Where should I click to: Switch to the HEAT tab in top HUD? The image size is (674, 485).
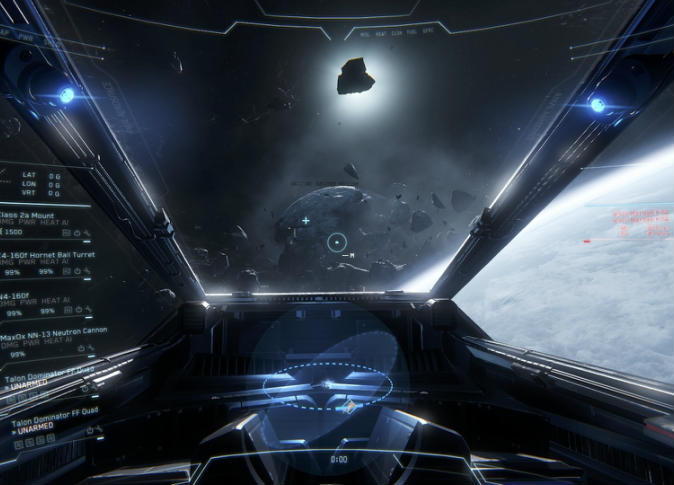click(x=380, y=33)
